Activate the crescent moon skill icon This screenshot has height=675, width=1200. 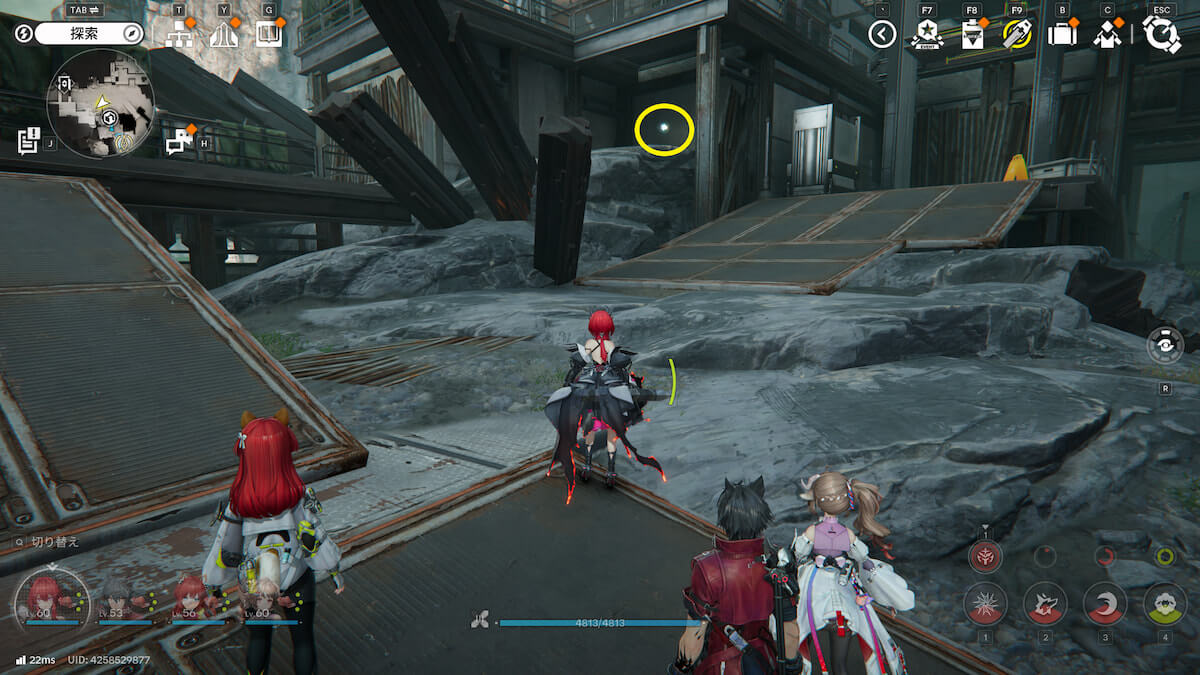1105,603
